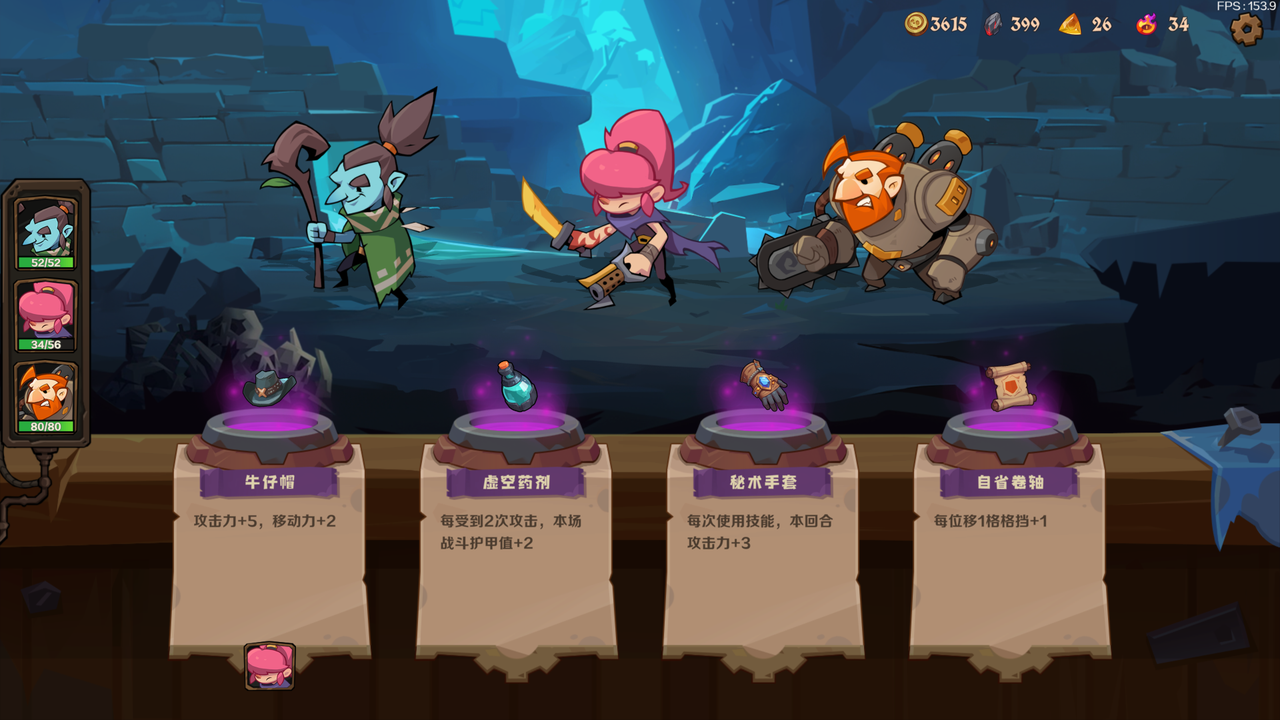Screen dimensions: 1280x720
Task: Select the ore resource icon showing 399
Action: tap(993, 25)
